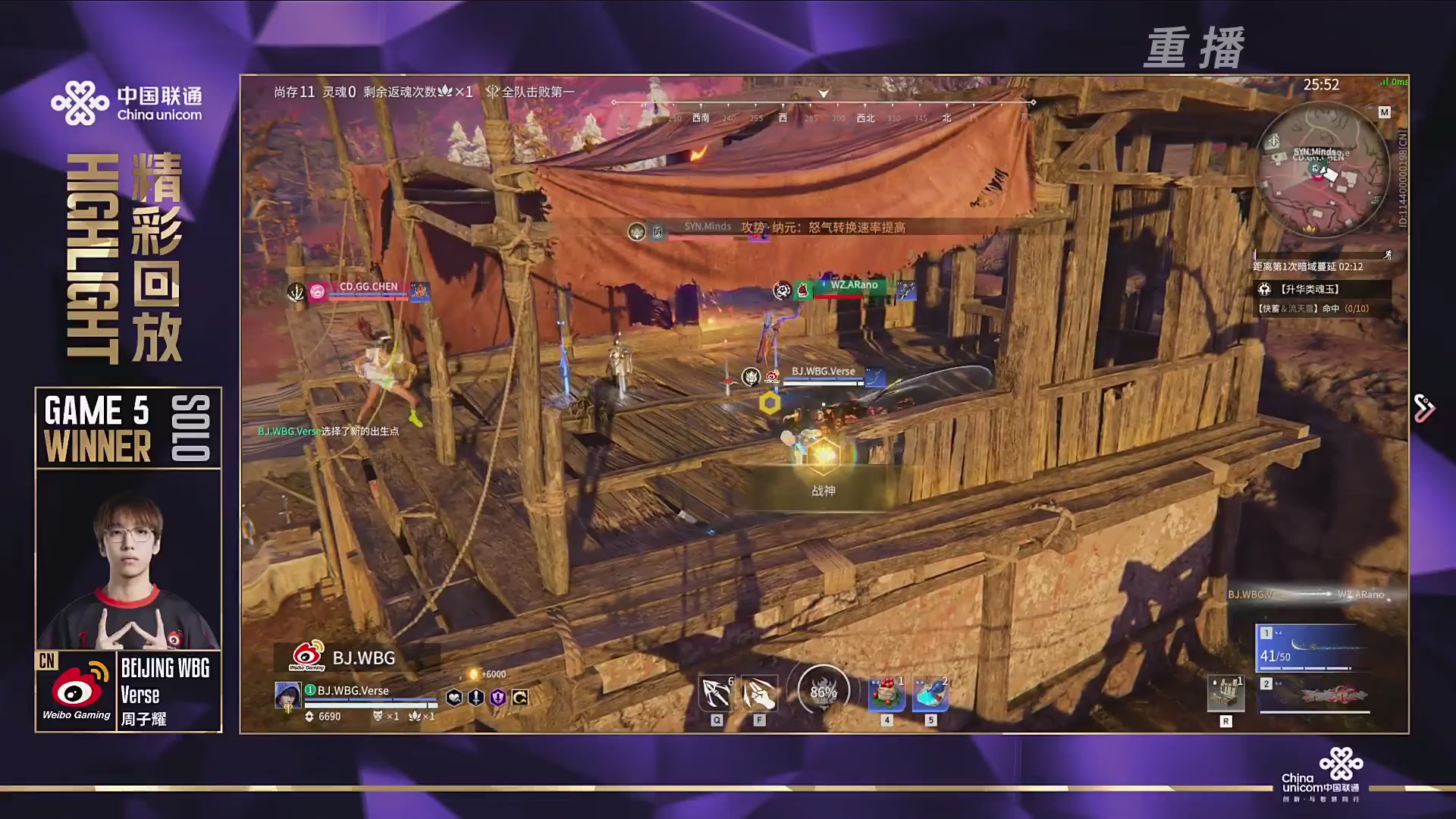Select the golden swirl soul jade icon
This screenshot has width=1456, height=819.
point(520,698)
